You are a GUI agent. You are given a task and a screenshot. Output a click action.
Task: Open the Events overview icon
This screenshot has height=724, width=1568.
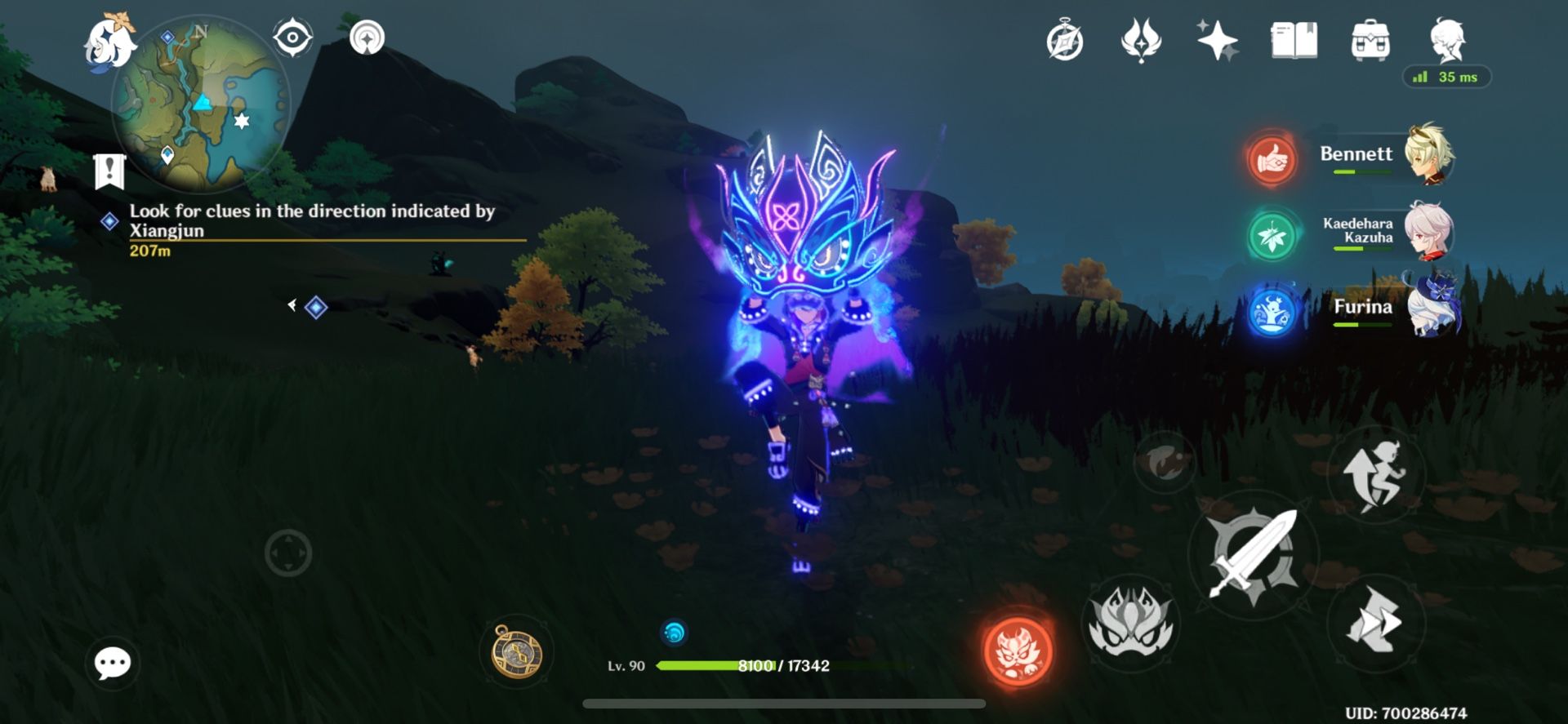[1066, 41]
